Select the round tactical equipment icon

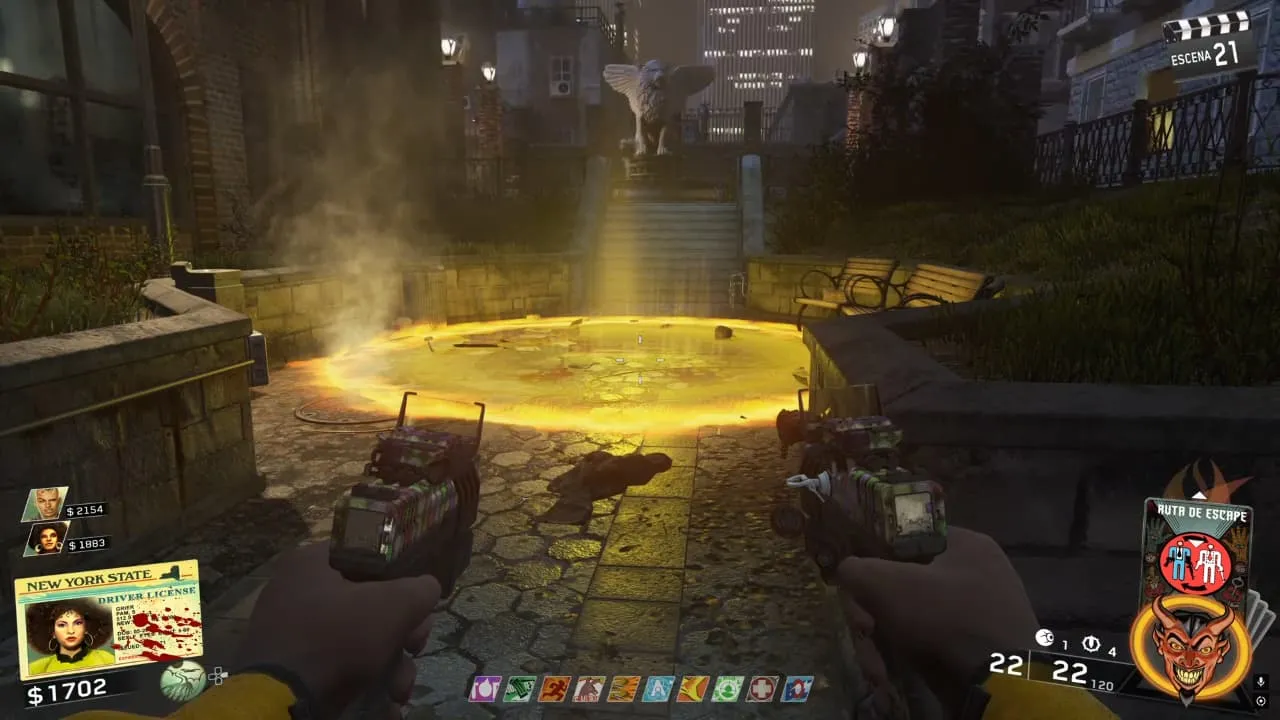pos(1091,643)
